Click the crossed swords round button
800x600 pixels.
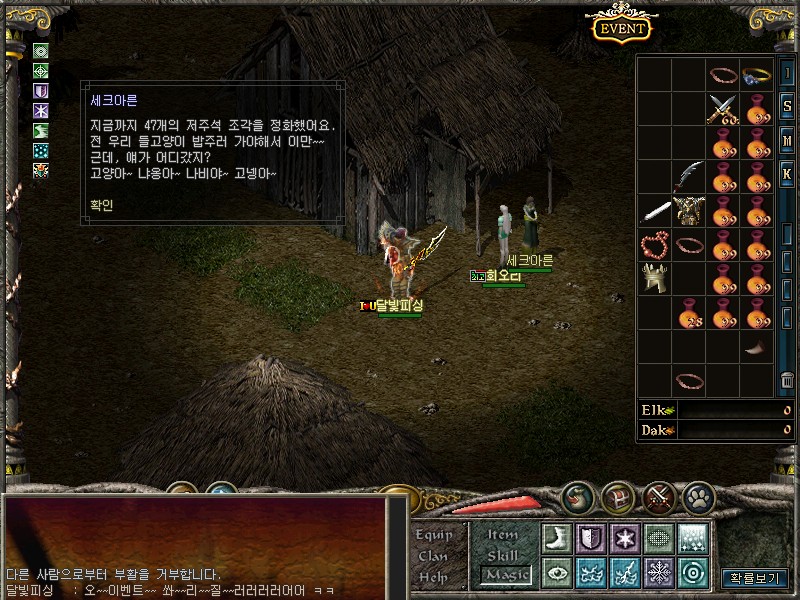tap(658, 497)
